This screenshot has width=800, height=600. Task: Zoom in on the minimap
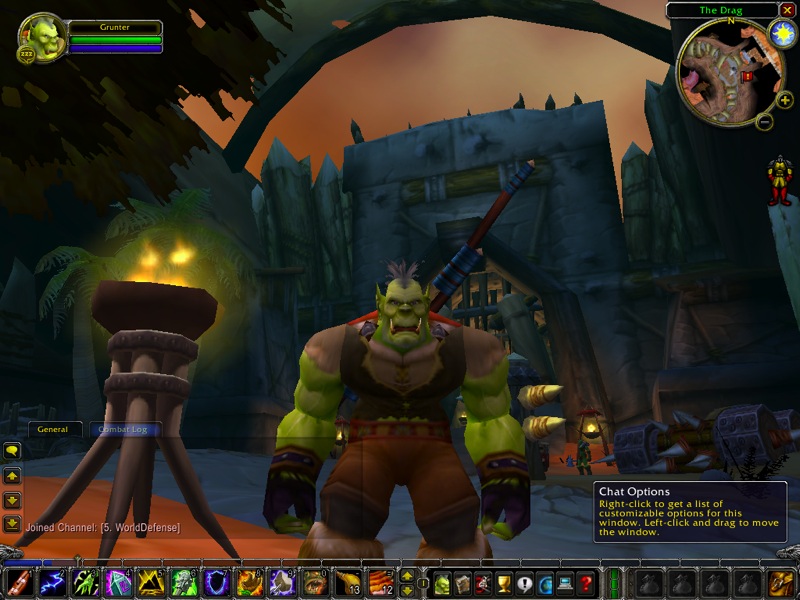point(784,100)
